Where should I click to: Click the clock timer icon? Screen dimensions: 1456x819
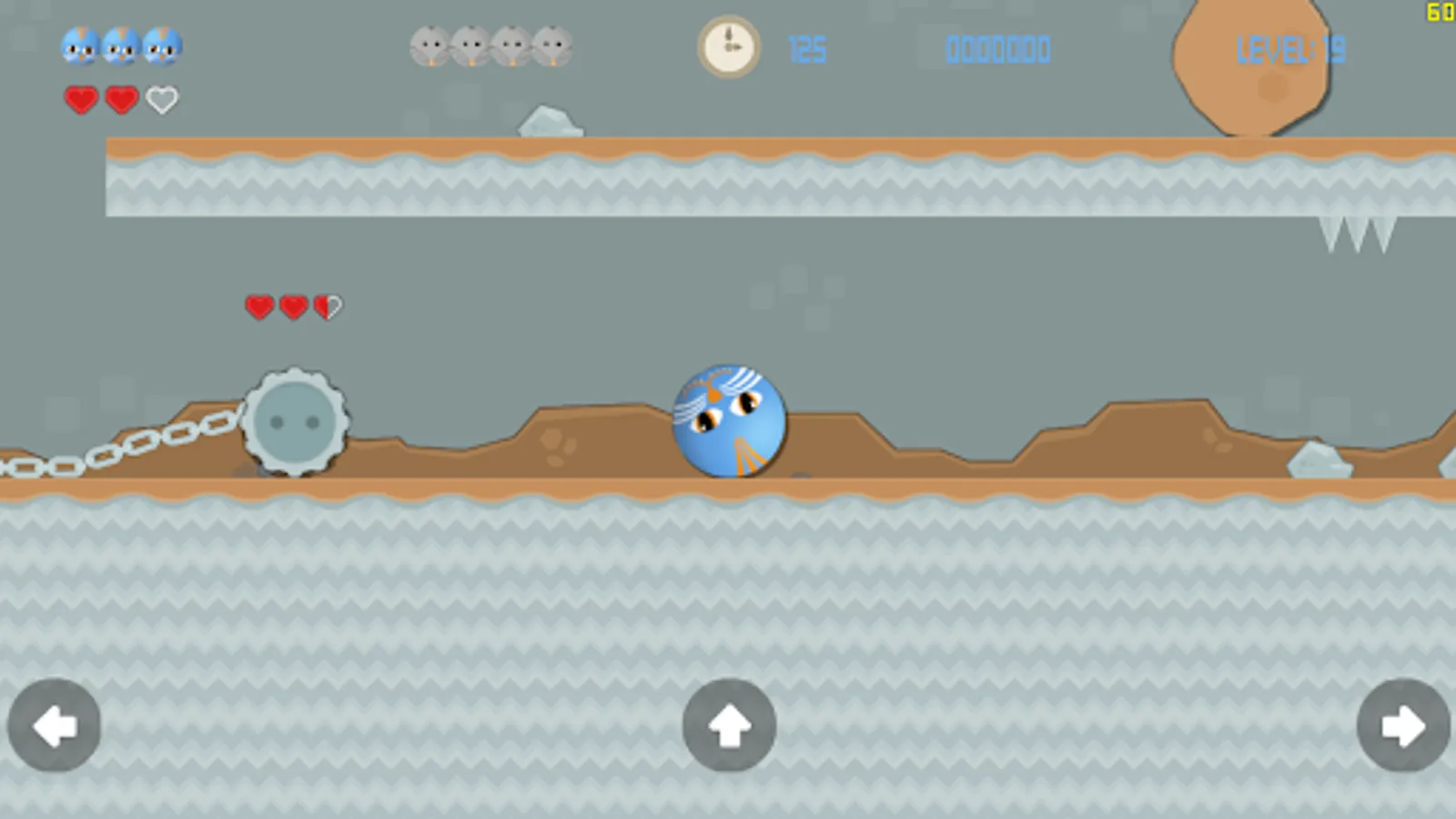[x=728, y=47]
